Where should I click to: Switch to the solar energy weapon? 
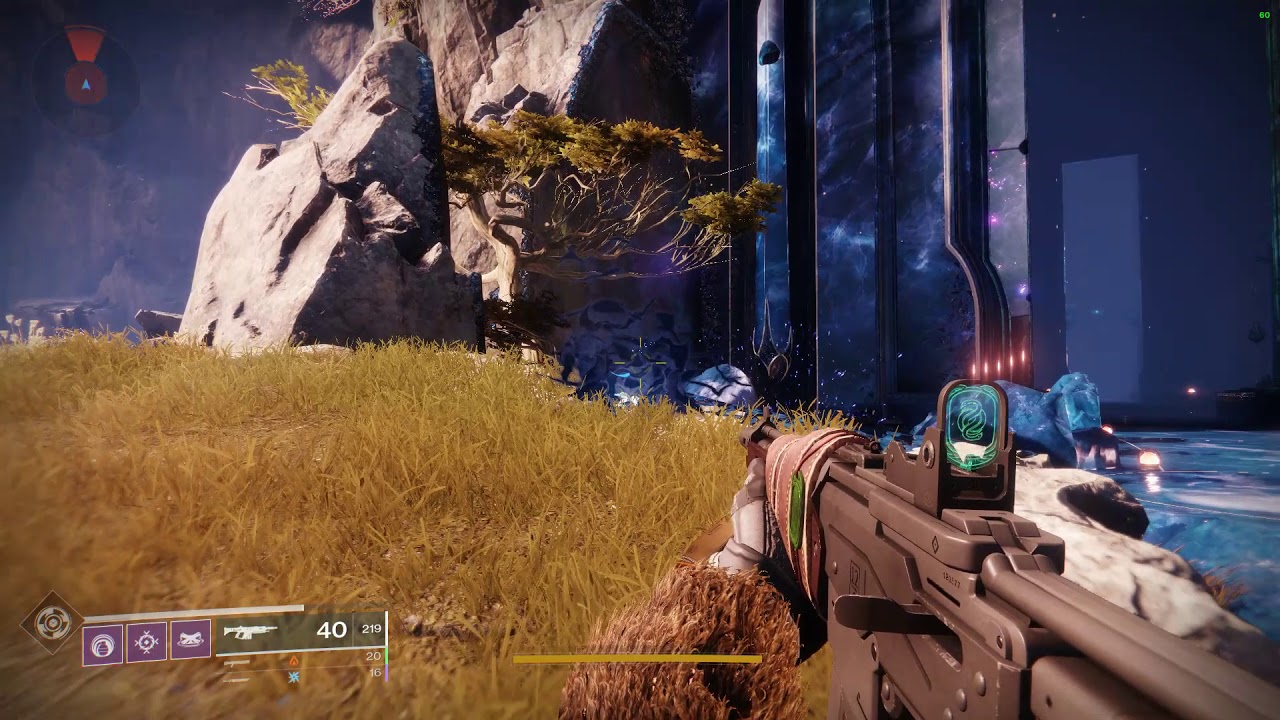(238, 661)
